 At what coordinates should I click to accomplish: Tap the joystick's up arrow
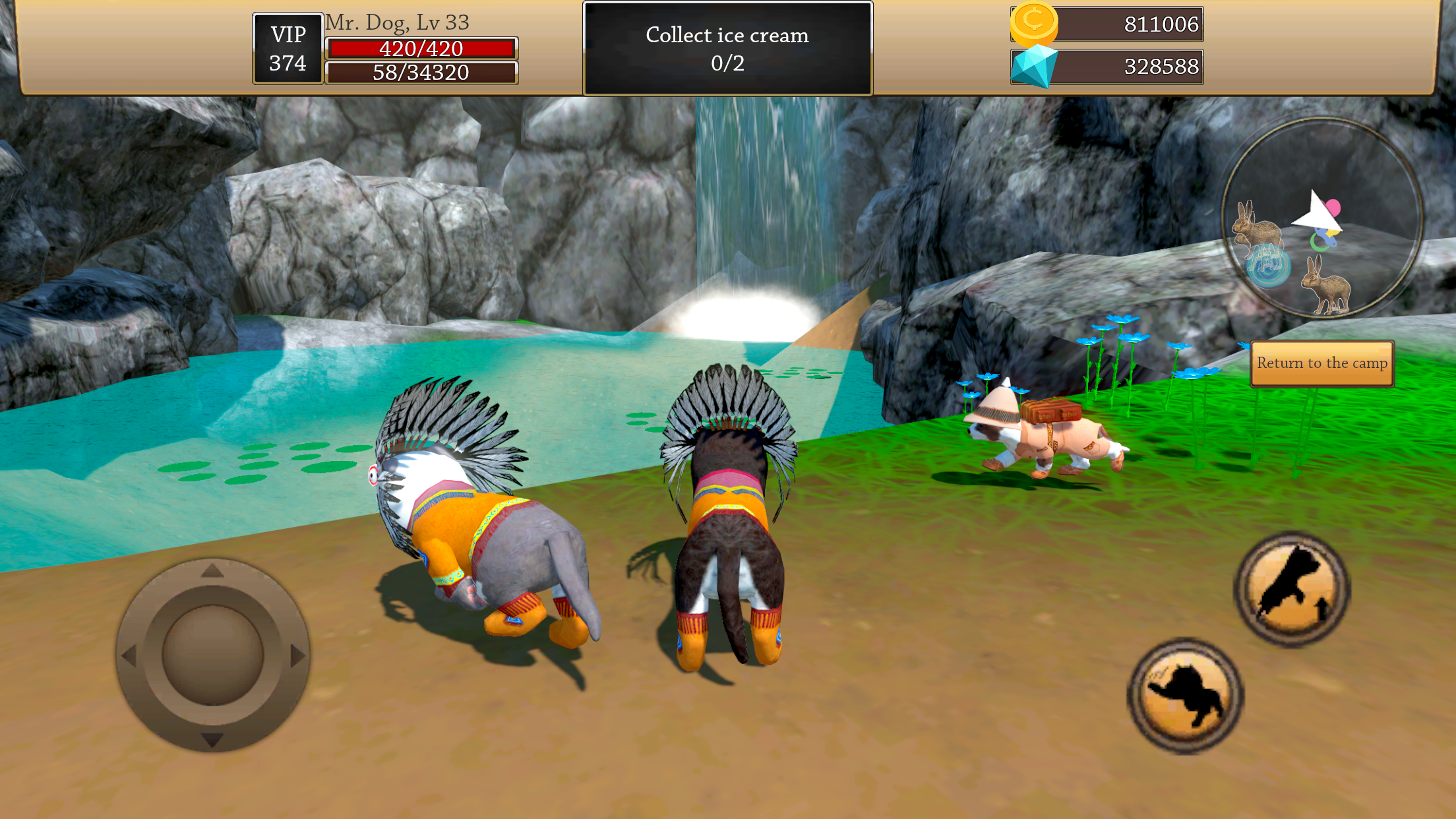pyautogui.click(x=212, y=571)
